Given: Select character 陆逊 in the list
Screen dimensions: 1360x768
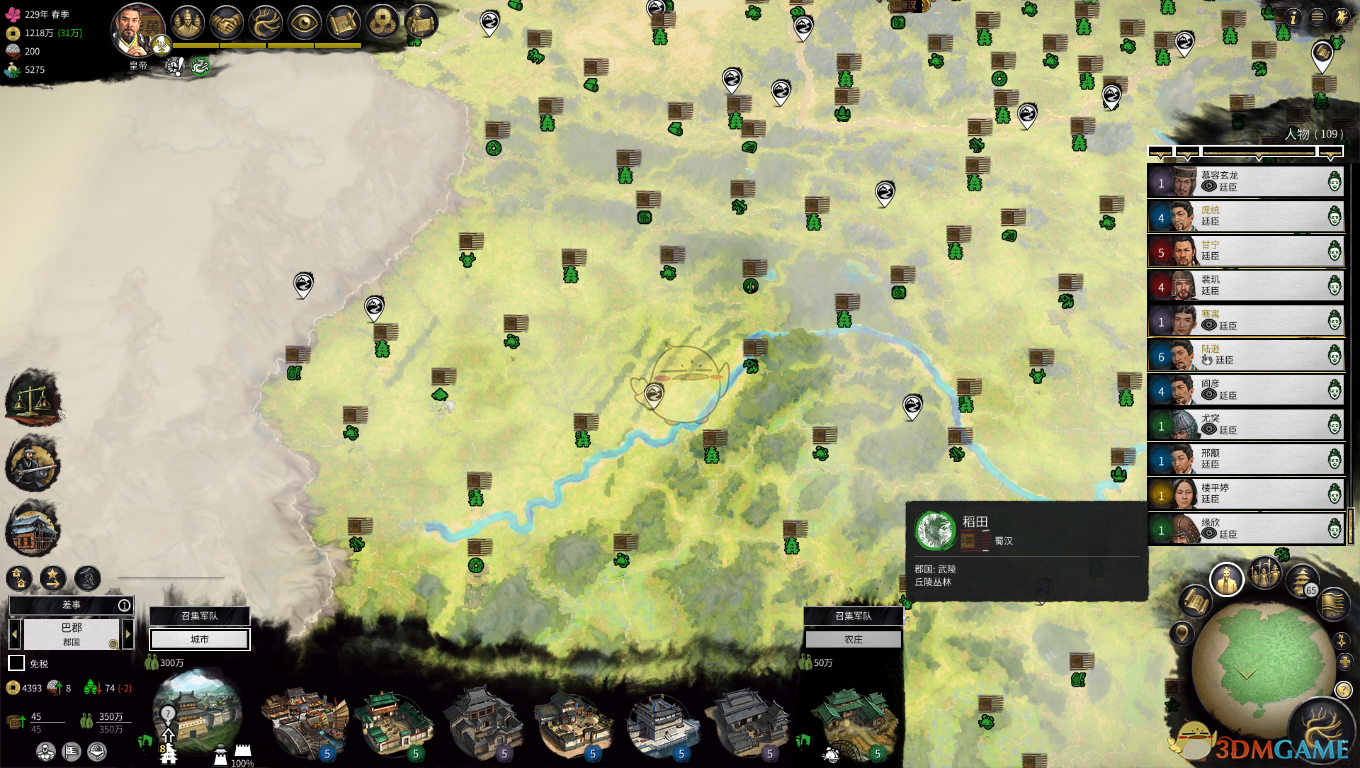Looking at the screenshot, I should 1245,355.
